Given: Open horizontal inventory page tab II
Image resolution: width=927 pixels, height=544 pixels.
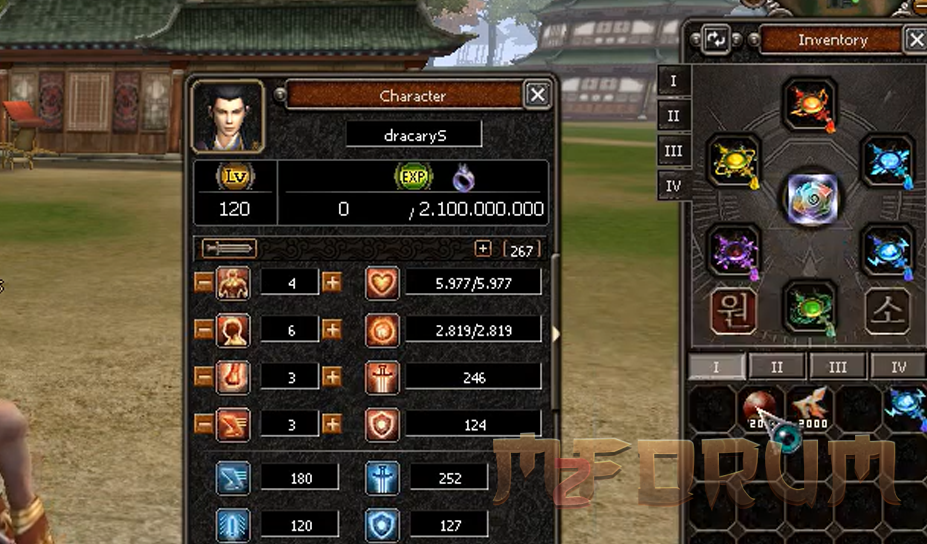Looking at the screenshot, I should (x=777, y=367).
